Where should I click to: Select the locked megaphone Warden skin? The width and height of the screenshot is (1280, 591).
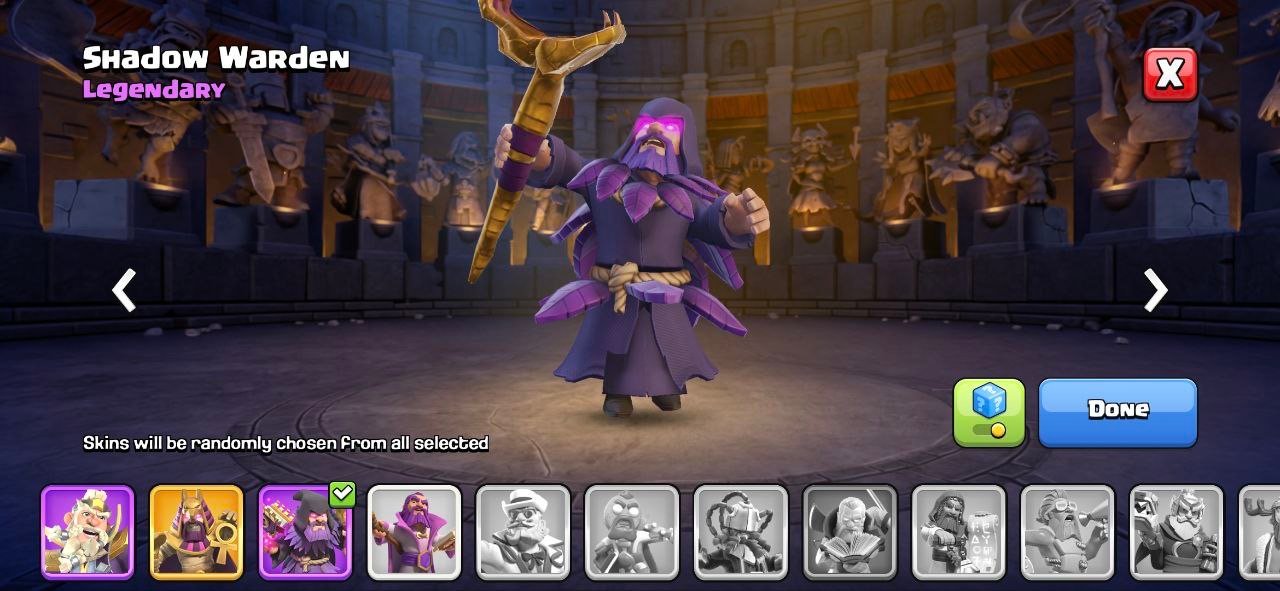[x=1067, y=532]
